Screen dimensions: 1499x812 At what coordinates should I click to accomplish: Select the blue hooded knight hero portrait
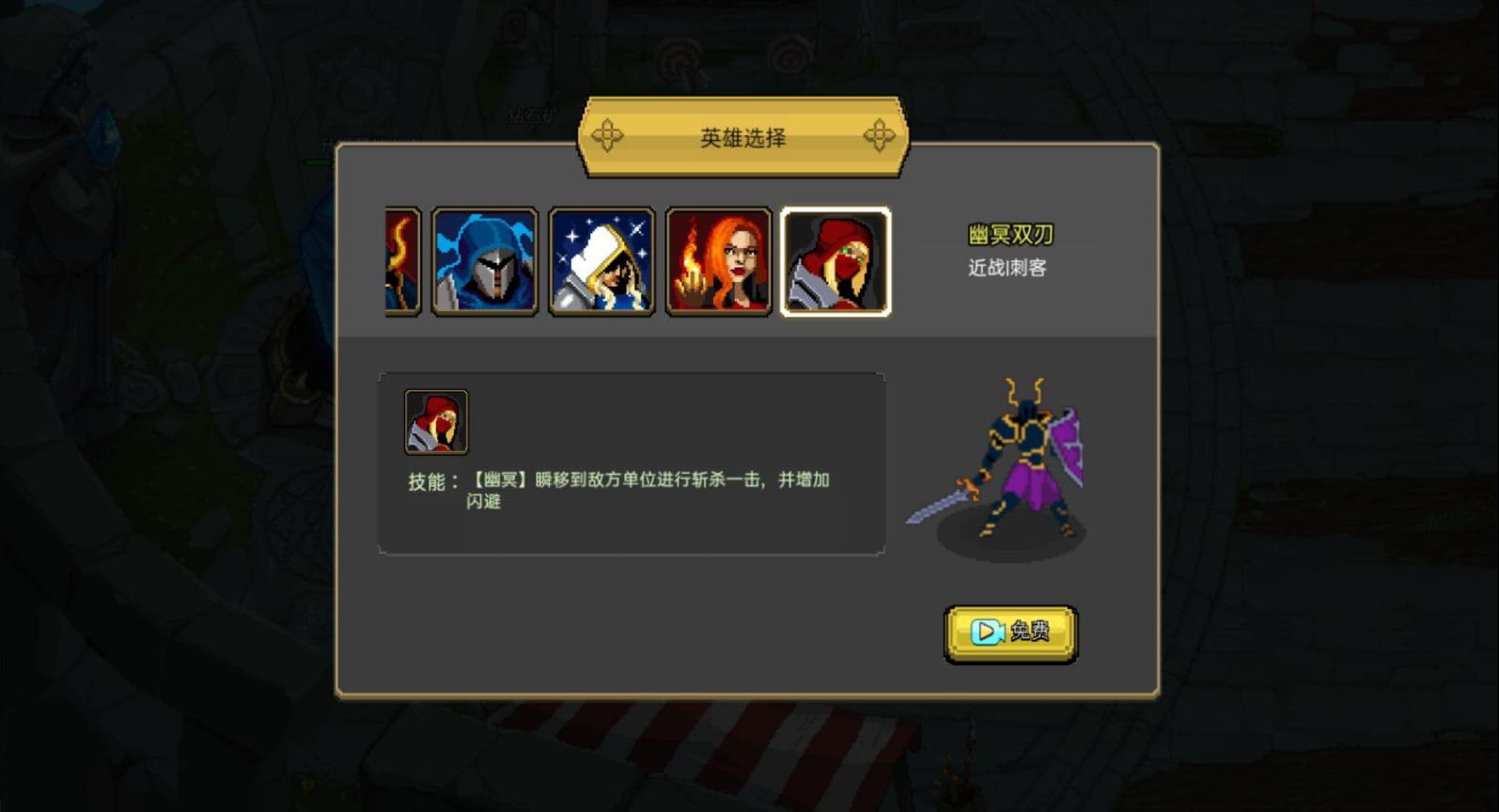(483, 261)
